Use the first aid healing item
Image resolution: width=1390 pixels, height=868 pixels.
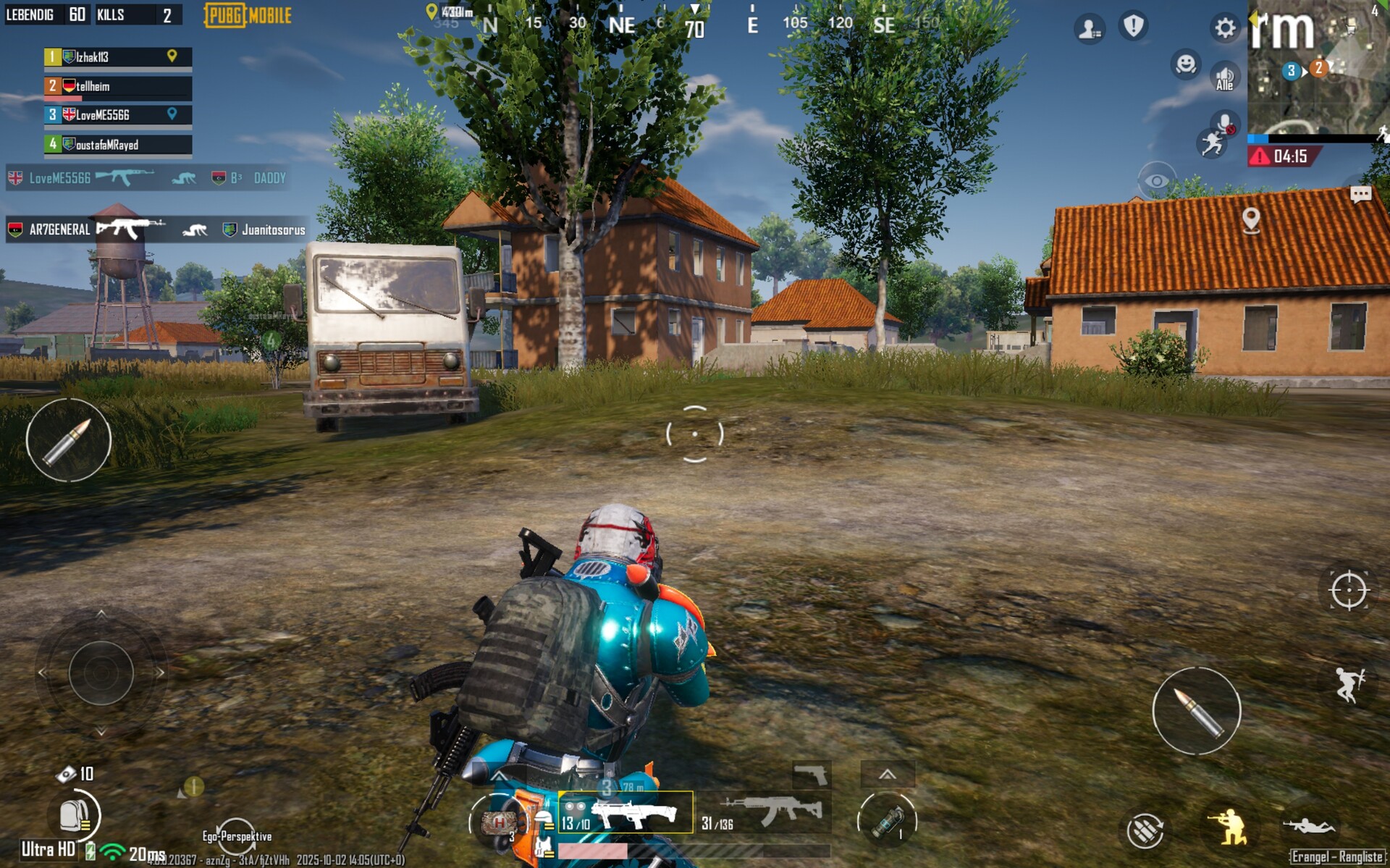pos(498,822)
